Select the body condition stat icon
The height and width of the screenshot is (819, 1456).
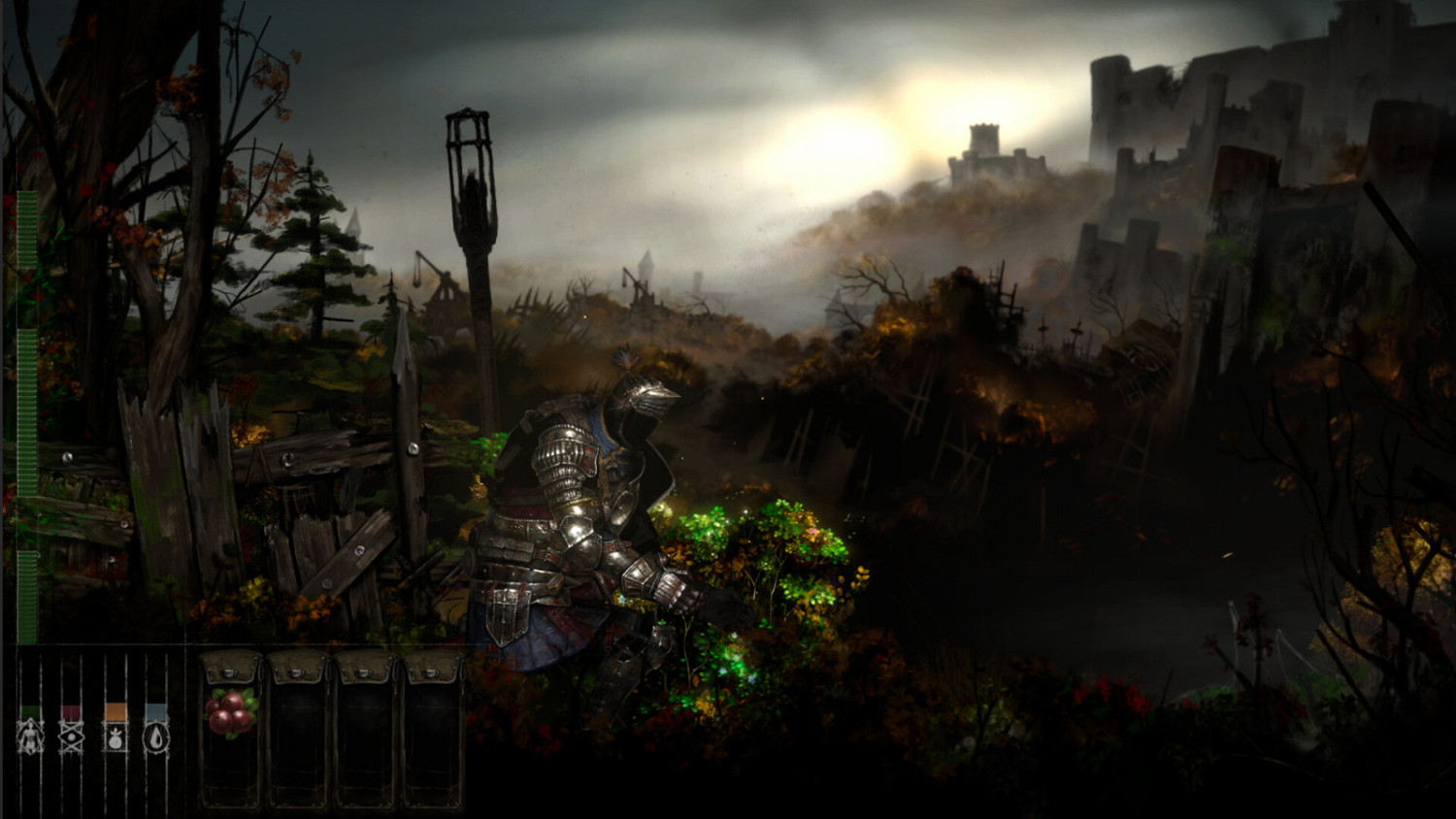(x=31, y=738)
